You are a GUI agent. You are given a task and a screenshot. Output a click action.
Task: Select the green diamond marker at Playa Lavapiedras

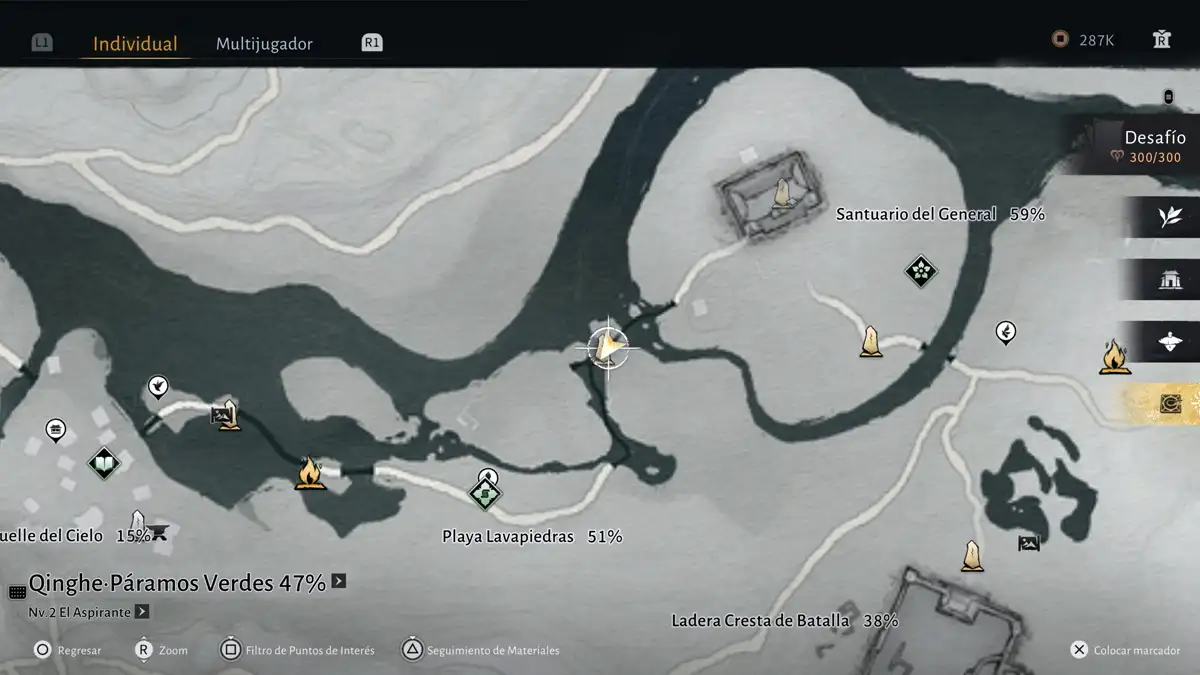(485, 493)
